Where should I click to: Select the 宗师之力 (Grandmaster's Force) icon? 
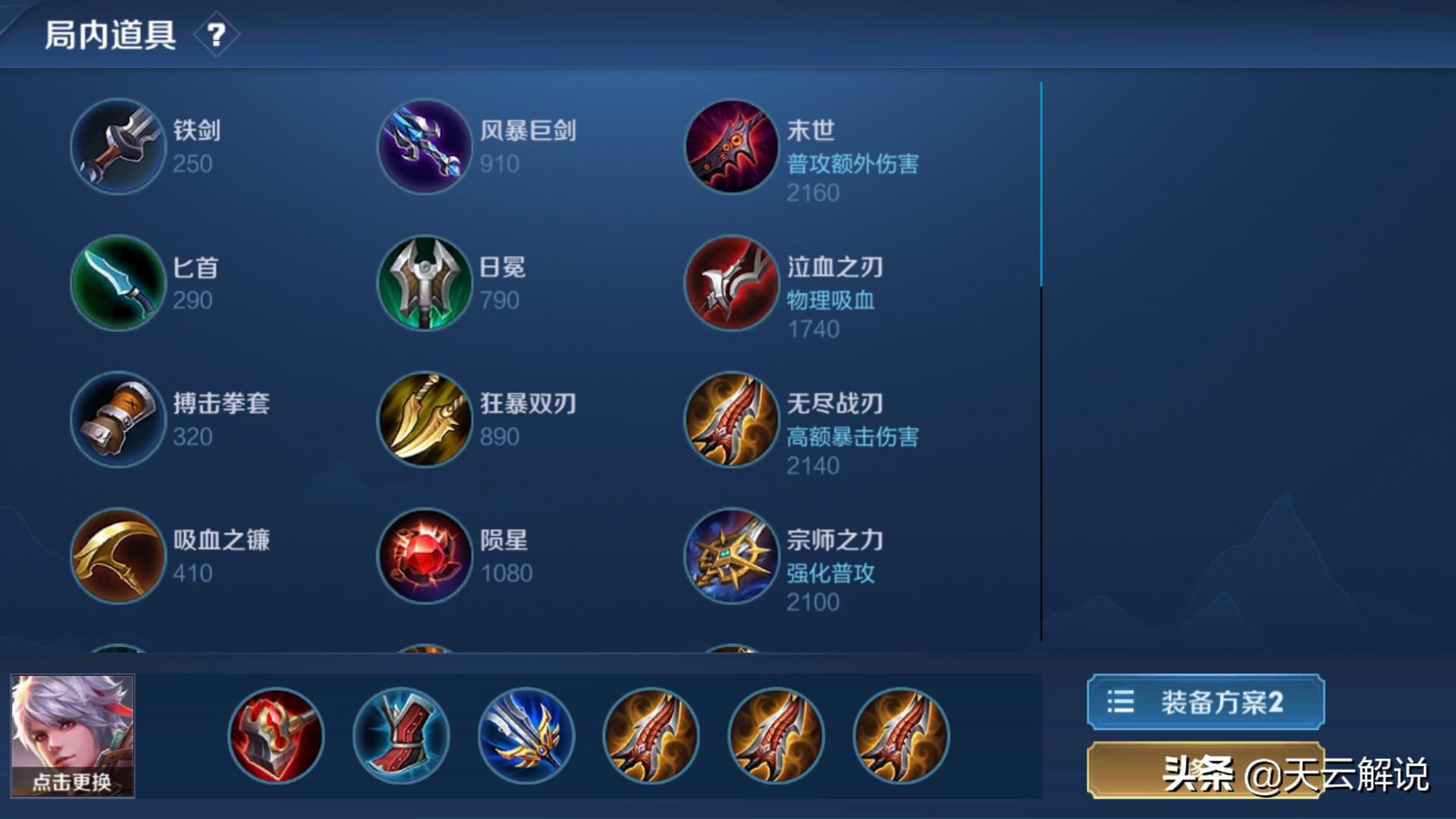coord(730,556)
